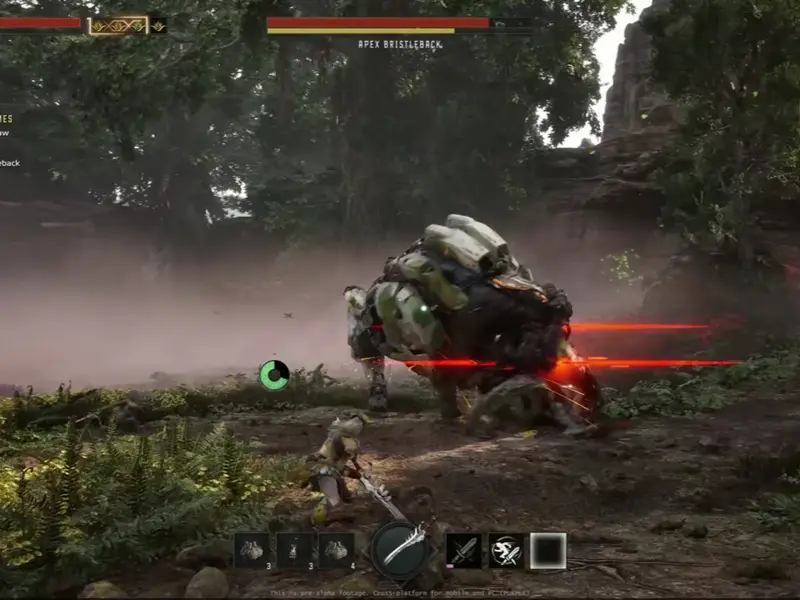
Task: Choose the hotbar item with count 4
Action: [336, 550]
